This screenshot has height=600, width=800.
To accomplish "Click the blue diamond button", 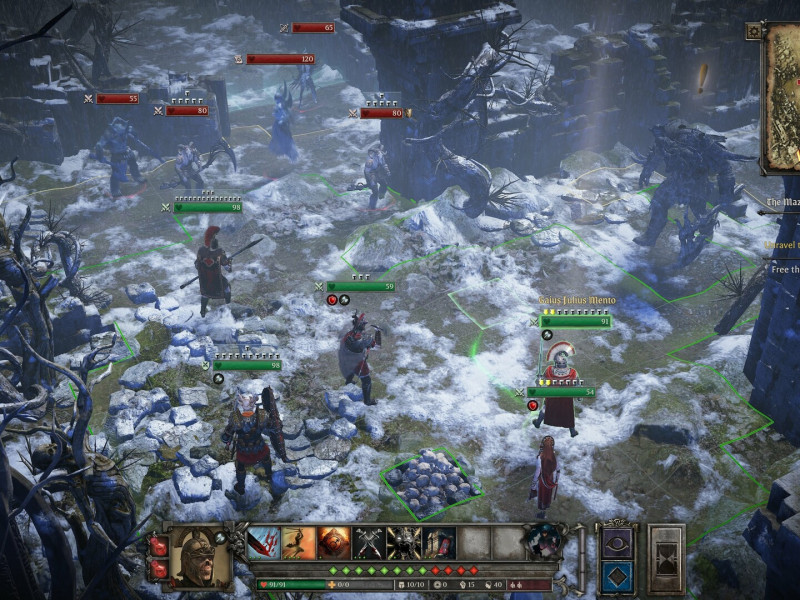I will click(616, 577).
